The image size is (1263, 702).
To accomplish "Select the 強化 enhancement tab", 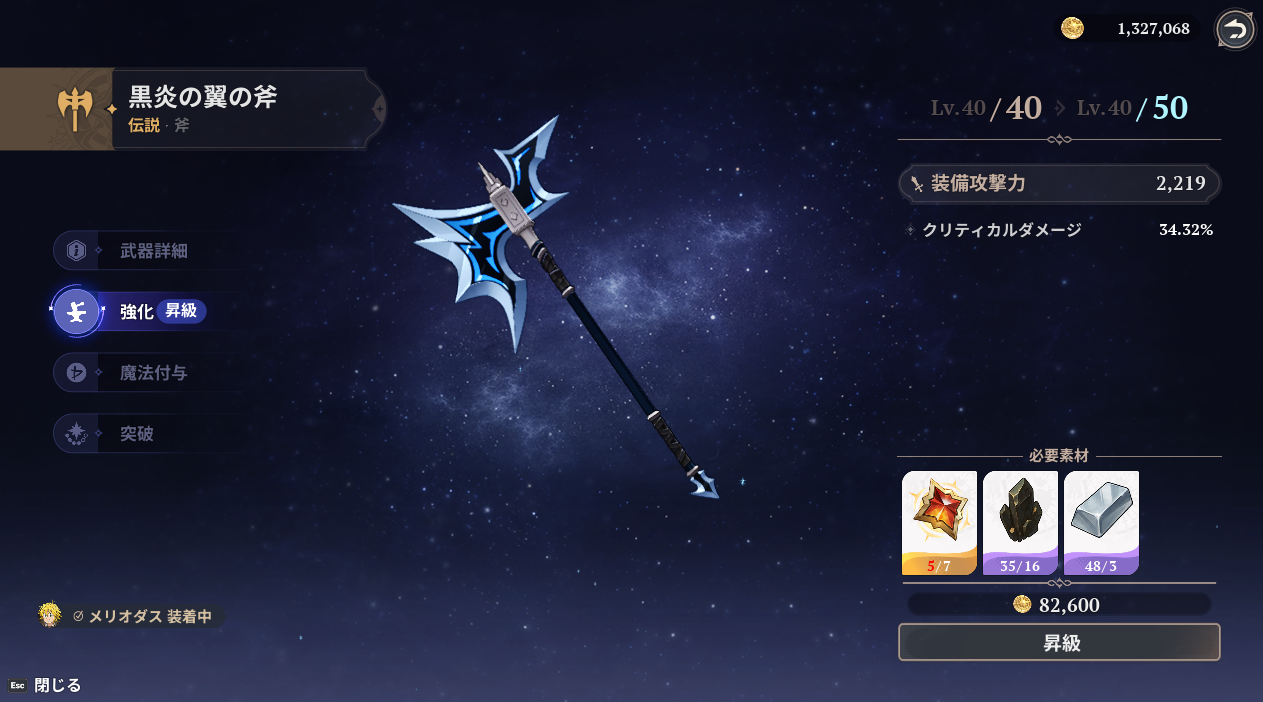I will (x=136, y=312).
